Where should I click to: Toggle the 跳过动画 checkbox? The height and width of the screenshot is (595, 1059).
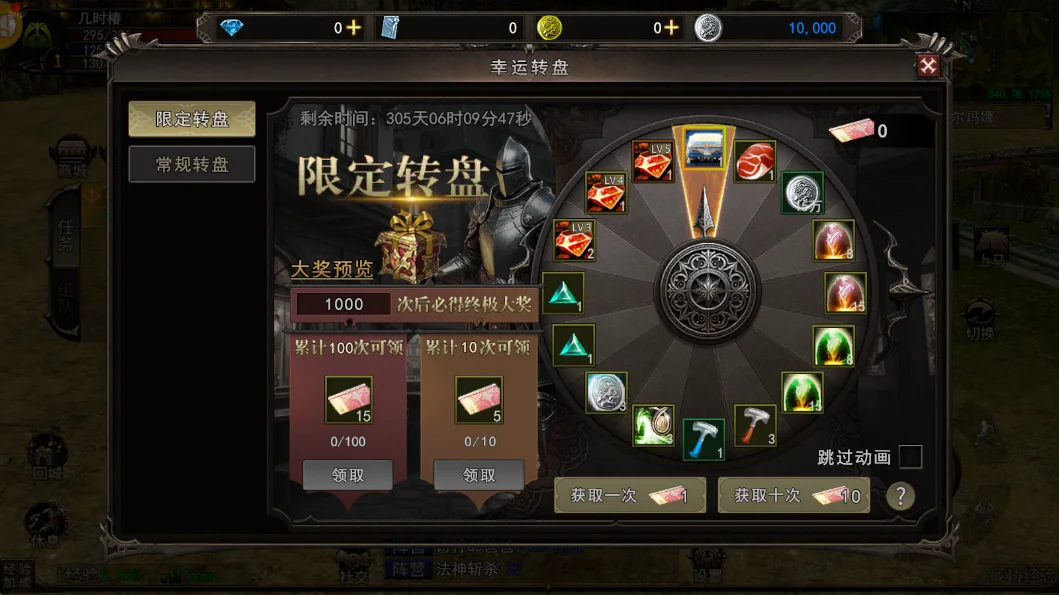point(910,457)
